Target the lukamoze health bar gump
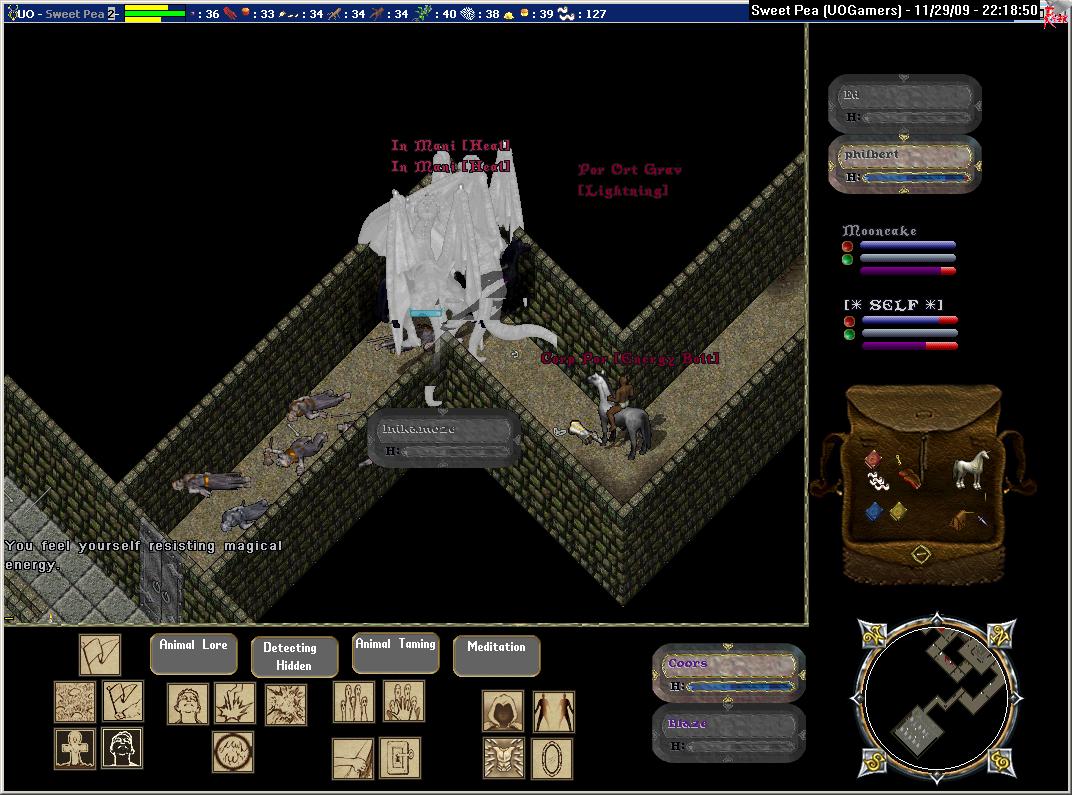 pos(443,438)
